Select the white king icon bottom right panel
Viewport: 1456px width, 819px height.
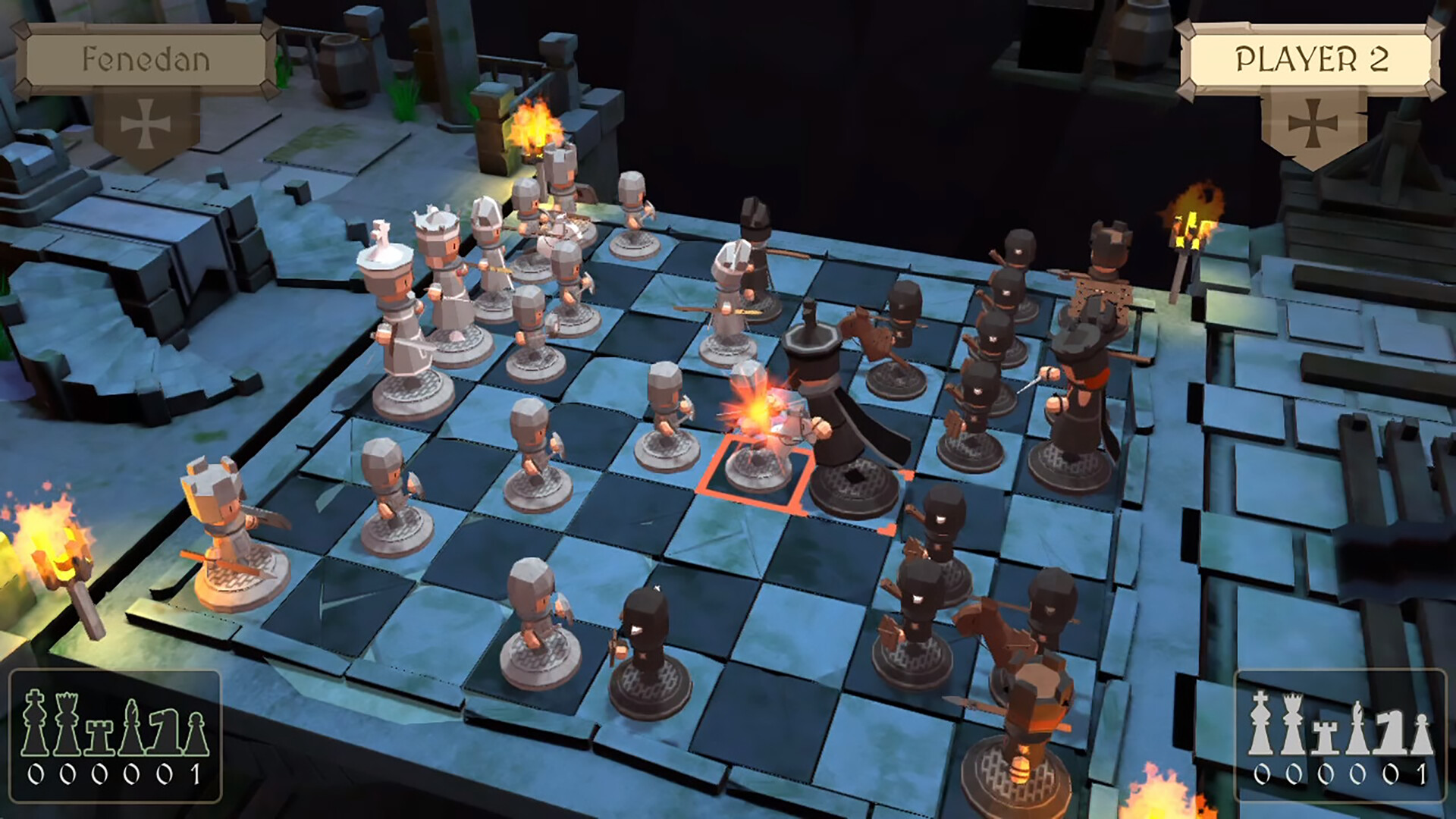[x=1260, y=724]
